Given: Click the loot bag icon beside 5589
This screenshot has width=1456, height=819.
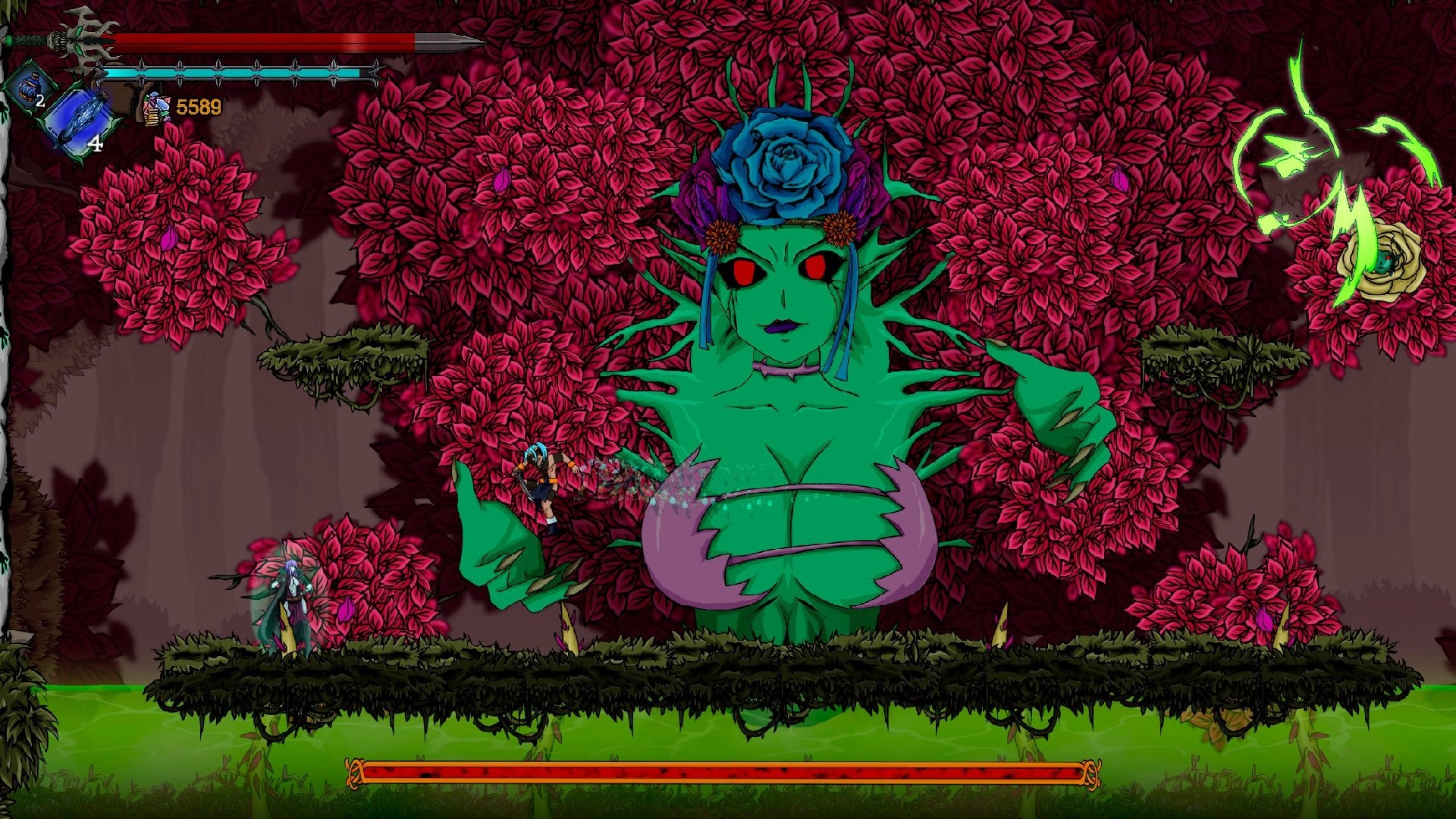Looking at the screenshot, I should pyautogui.click(x=155, y=108).
